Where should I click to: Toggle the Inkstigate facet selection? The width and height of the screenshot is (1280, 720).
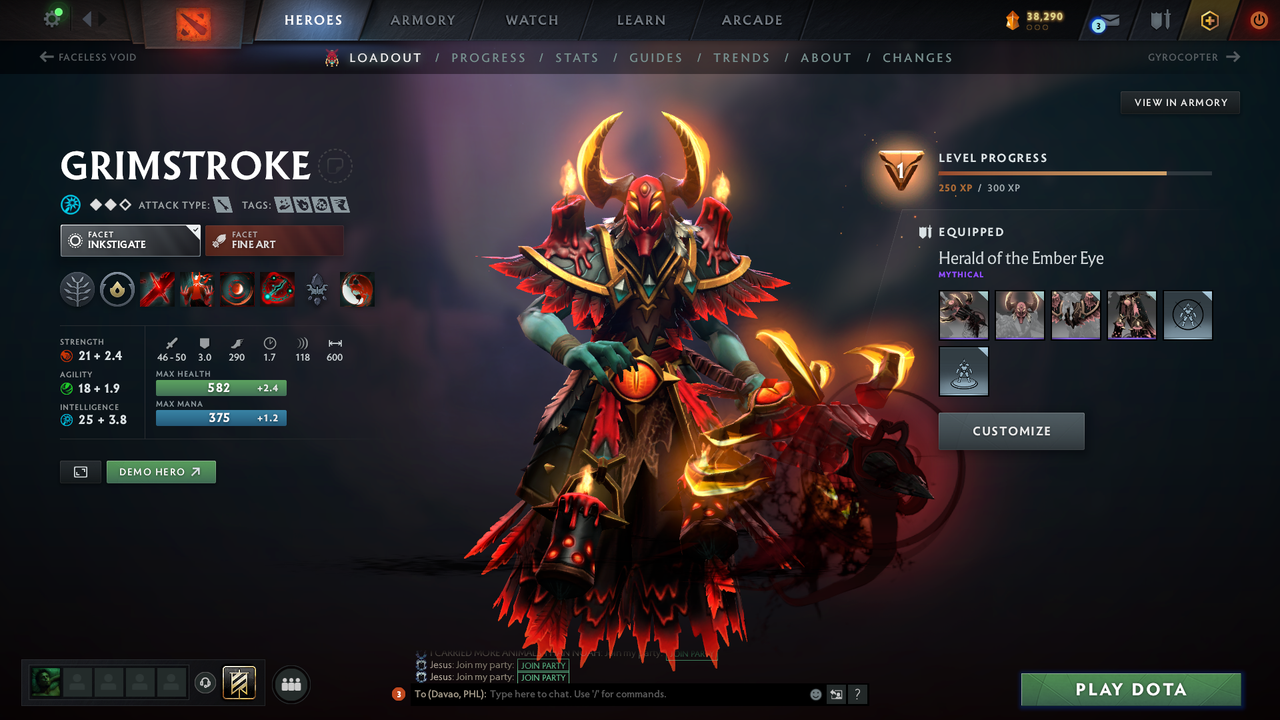point(130,240)
